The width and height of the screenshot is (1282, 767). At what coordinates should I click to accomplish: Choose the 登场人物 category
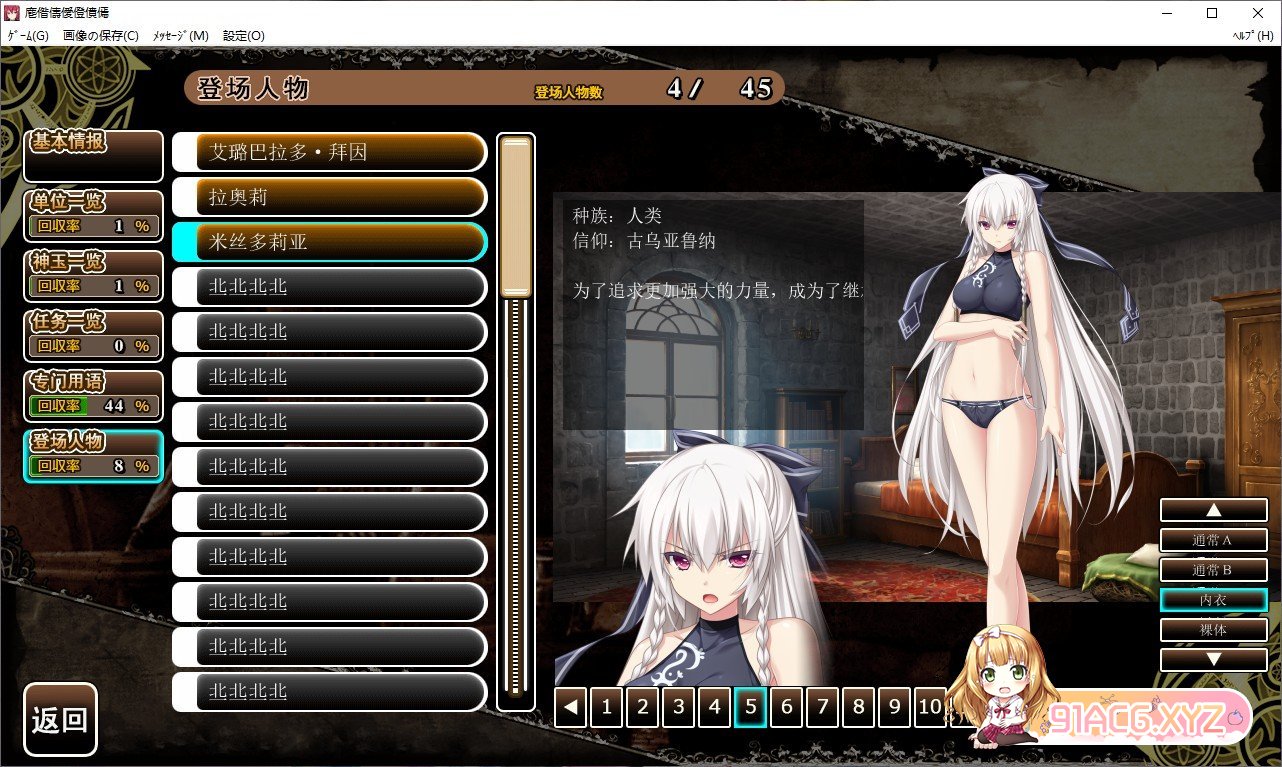point(93,456)
